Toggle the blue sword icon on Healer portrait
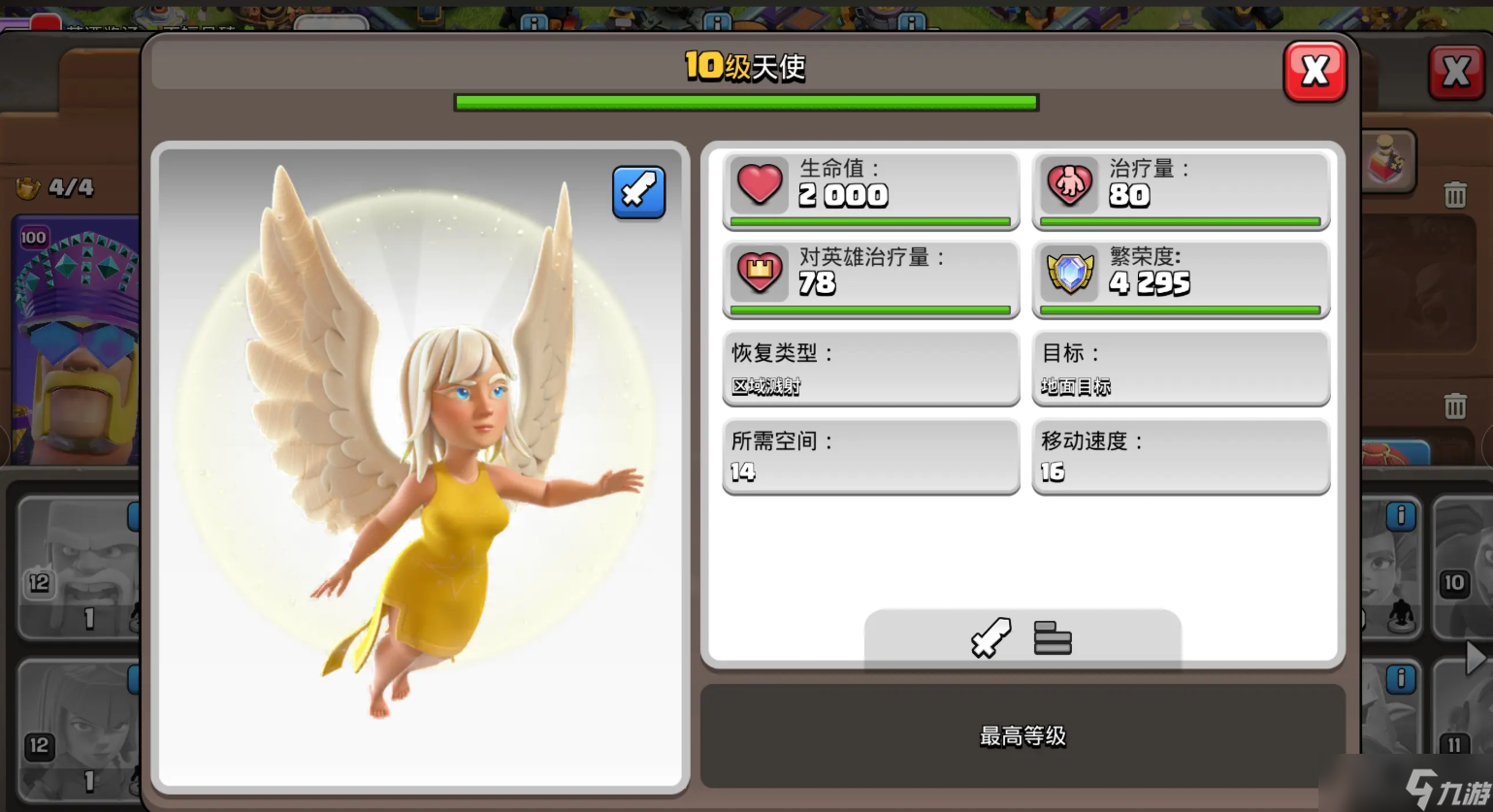Image resolution: width=1493 pixels, height=812 pixels. tap(638, 192)
